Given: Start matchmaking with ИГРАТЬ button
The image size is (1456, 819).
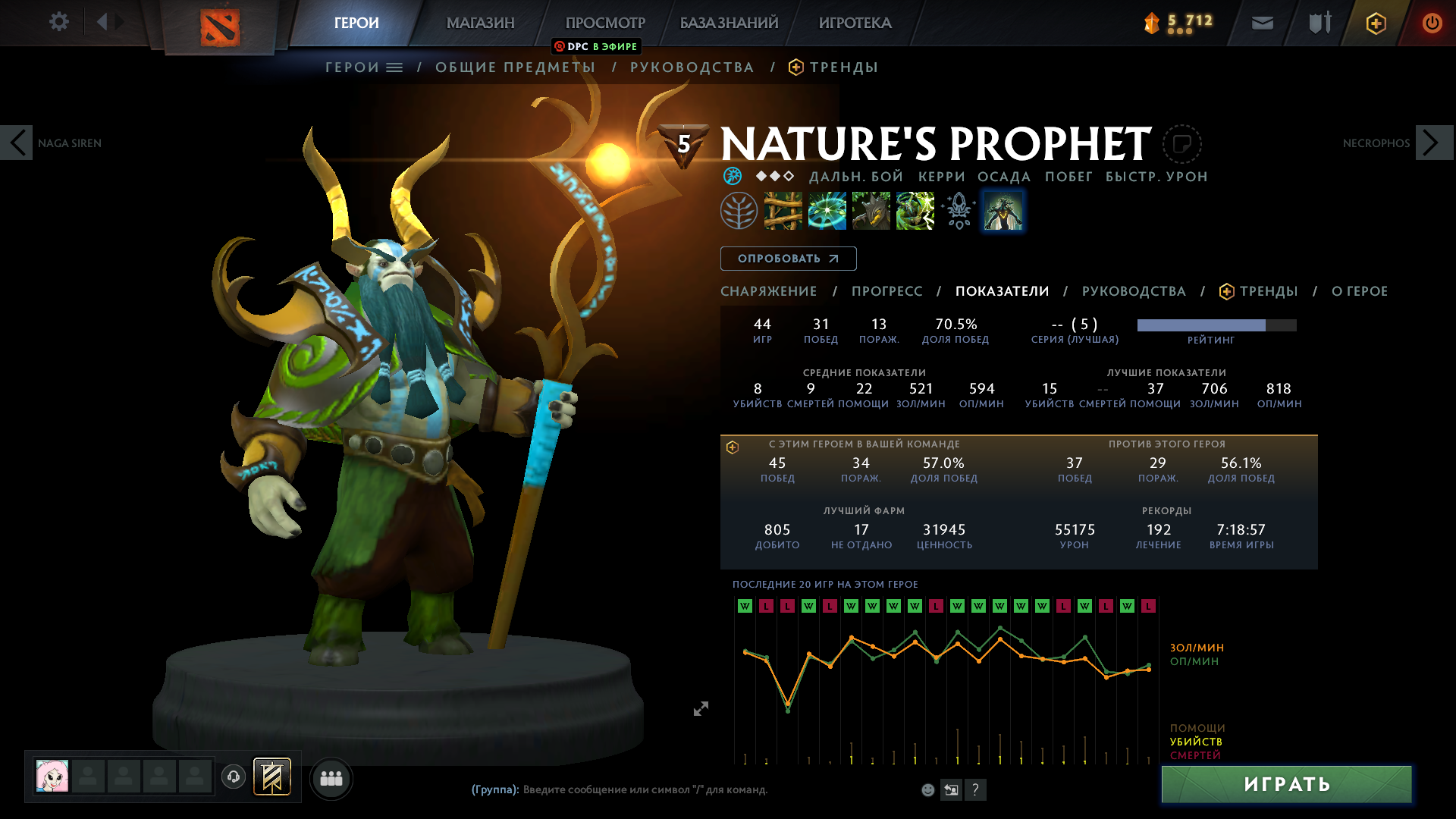Looking at the screenshot, I should tap(1286, 784).
